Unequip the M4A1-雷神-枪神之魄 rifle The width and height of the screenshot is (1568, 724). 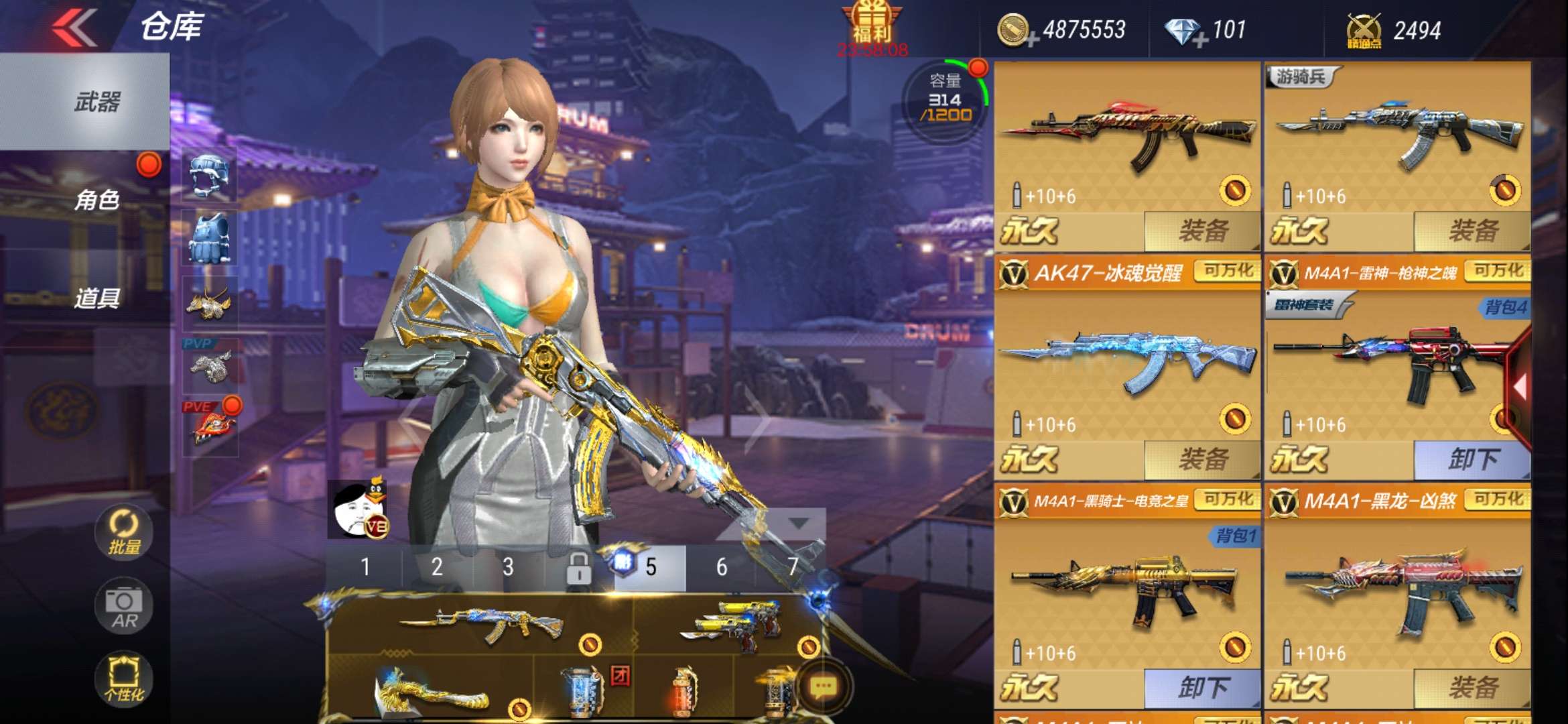click(1472, 460)
